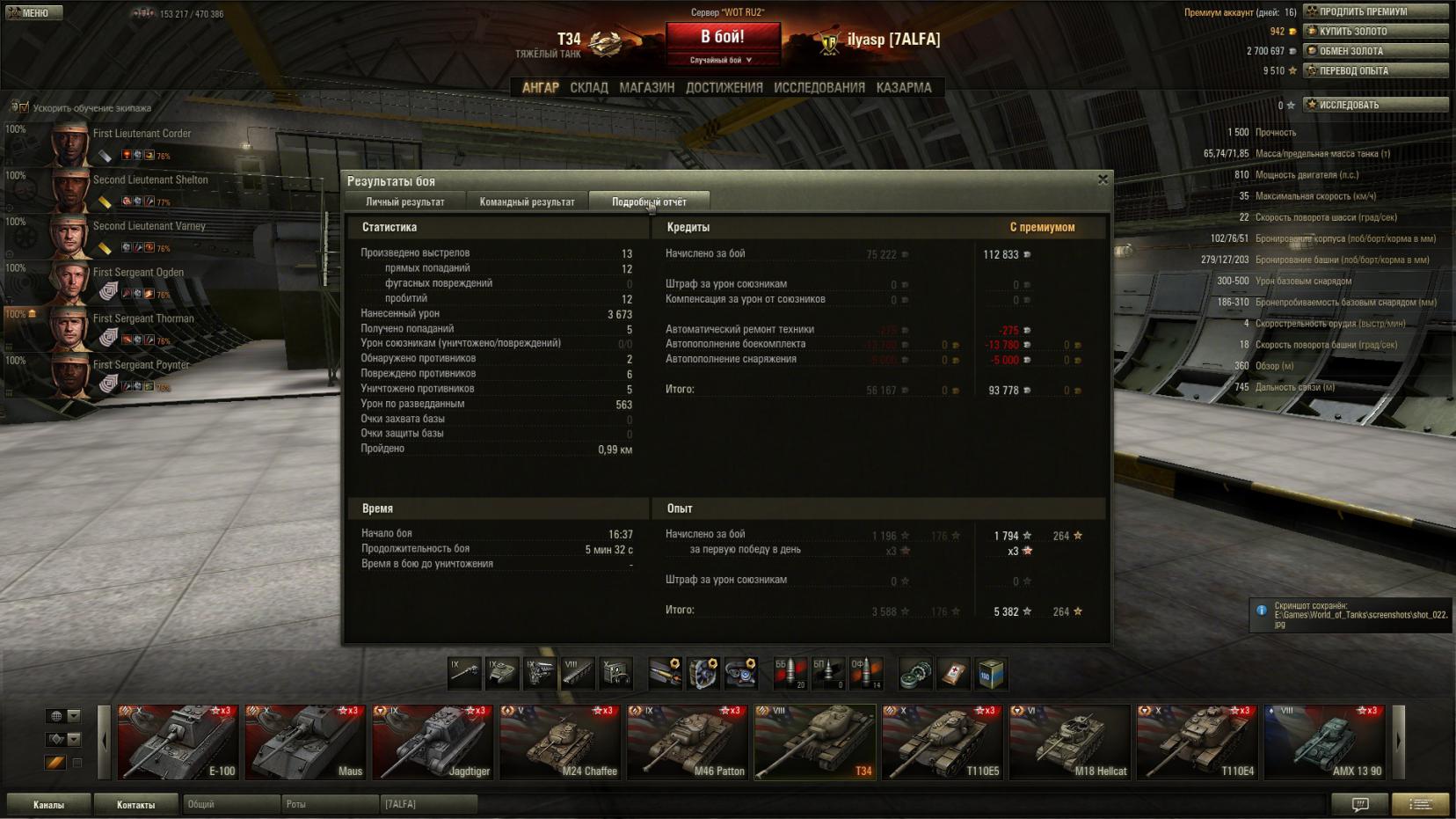Open the Контакты contacts button
The height and width of the screenshot is (819, 1456).
pyautogui.click(x=135, y=804)
